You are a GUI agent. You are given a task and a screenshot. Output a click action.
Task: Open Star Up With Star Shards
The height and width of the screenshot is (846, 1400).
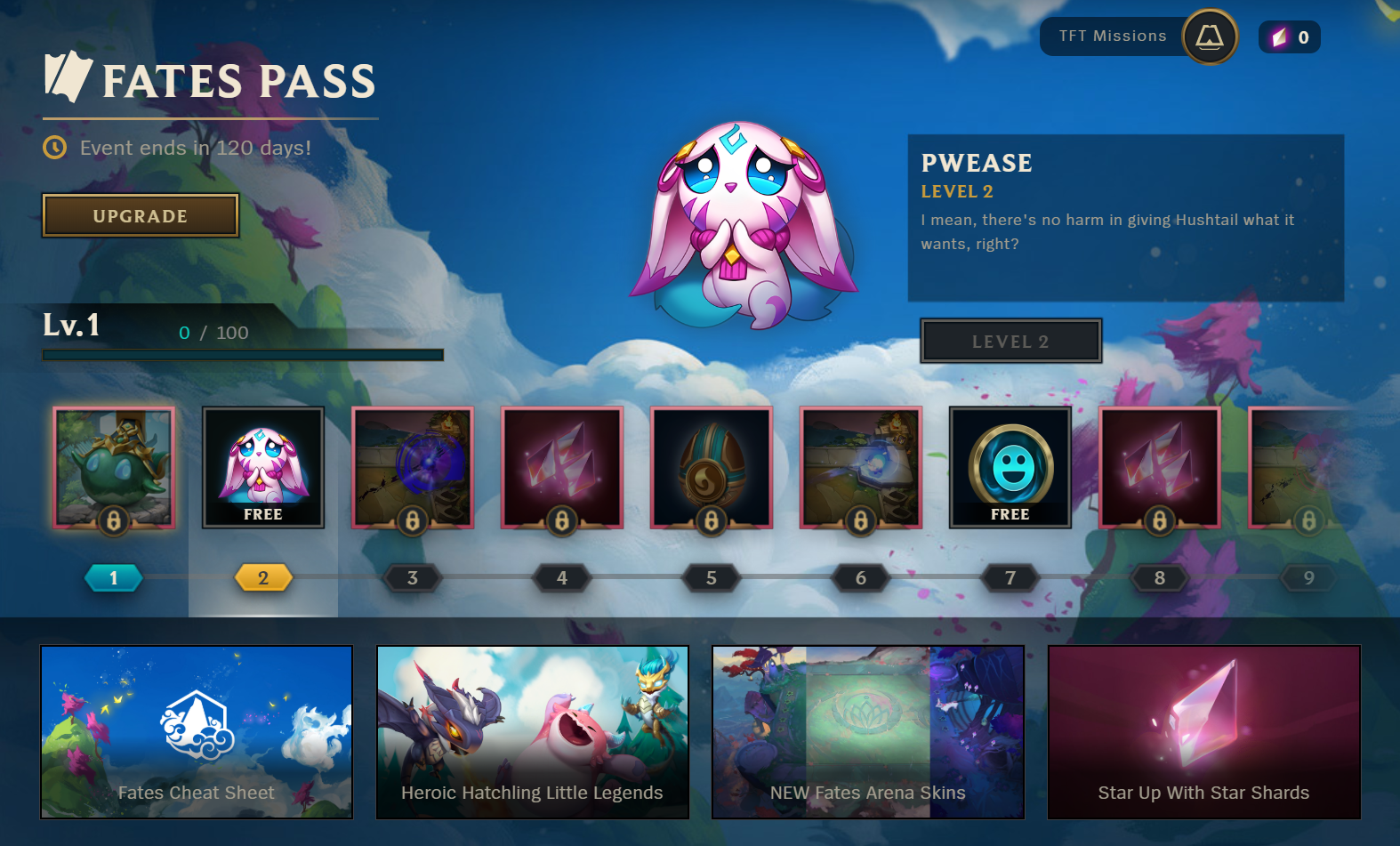click(1203, 731)
